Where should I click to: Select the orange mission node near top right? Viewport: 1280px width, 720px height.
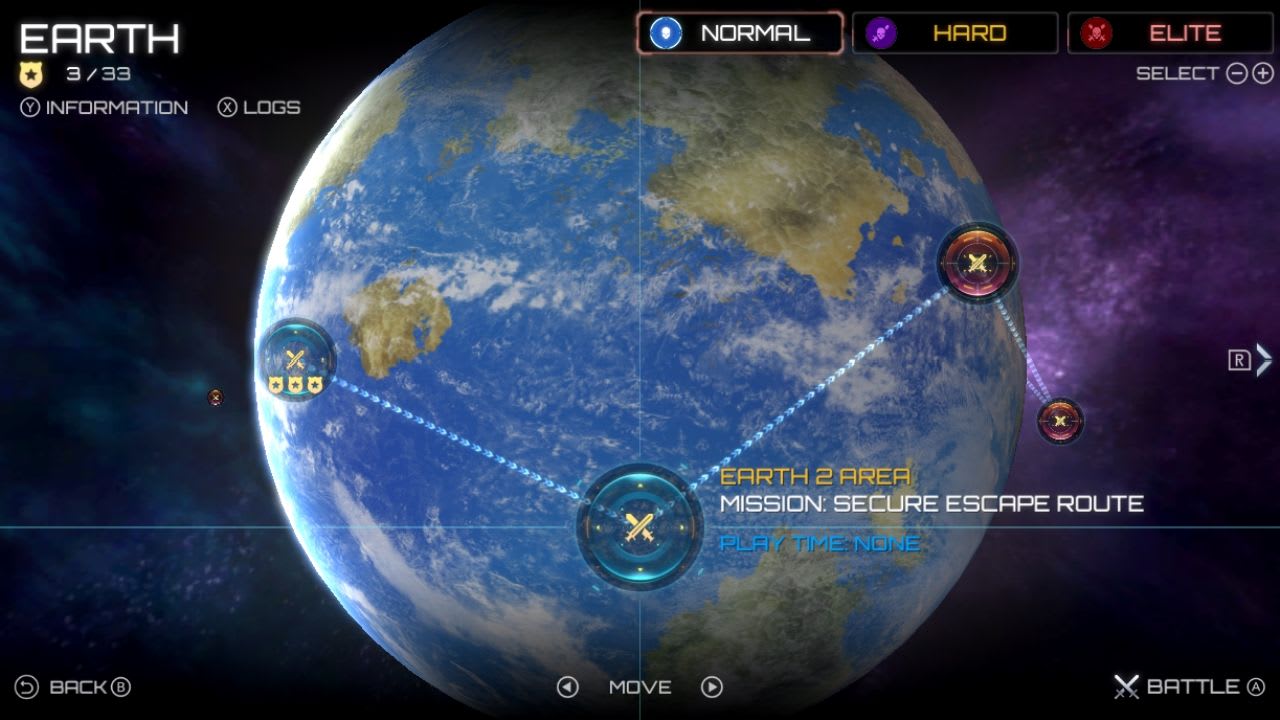point(977,265)
